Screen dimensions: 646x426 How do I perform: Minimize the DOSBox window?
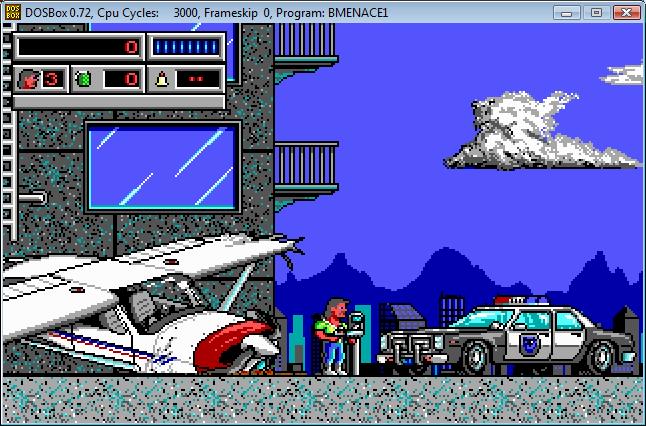click(x=568, y=12)
